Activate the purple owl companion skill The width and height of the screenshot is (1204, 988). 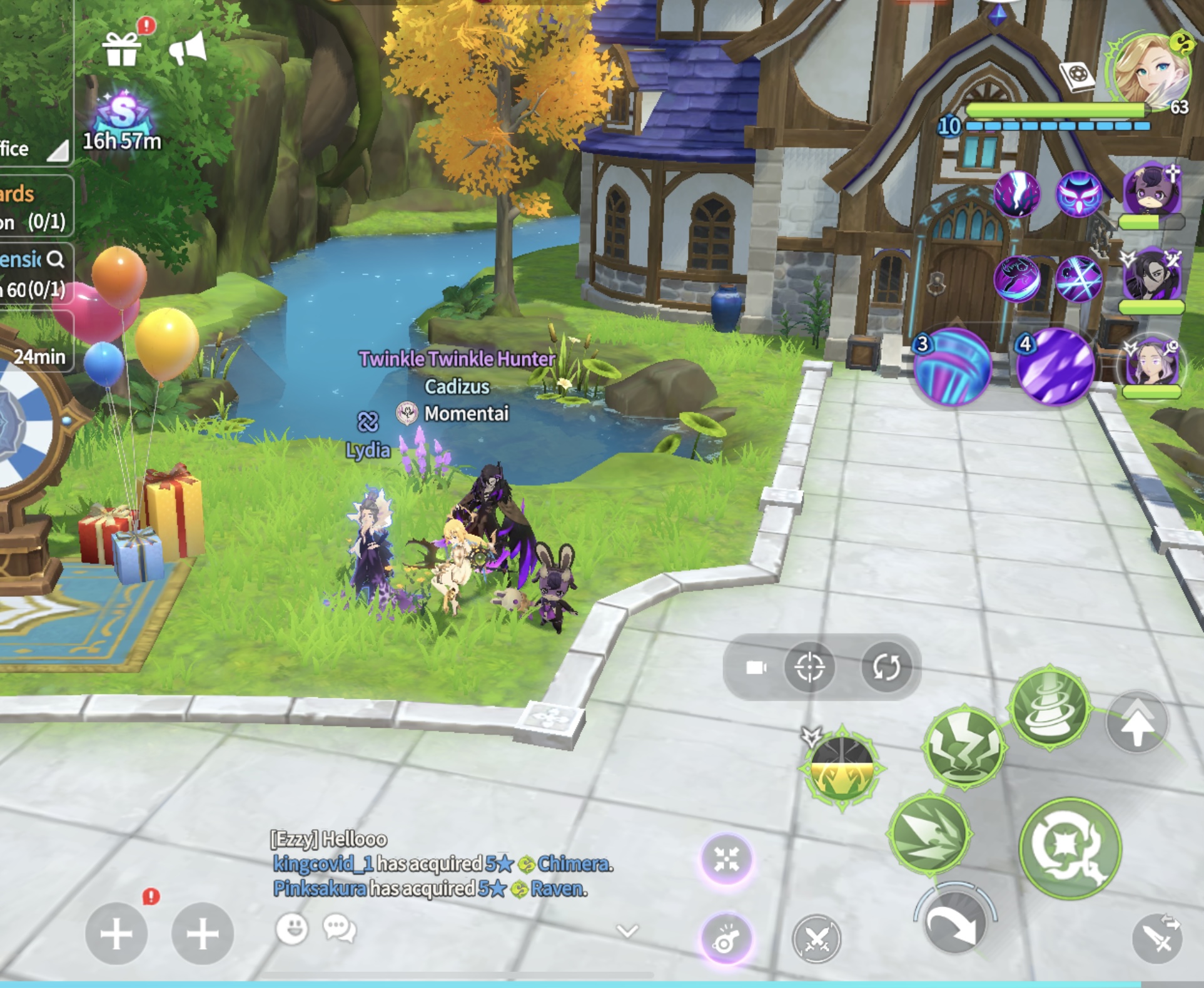tap(1078, 194)
